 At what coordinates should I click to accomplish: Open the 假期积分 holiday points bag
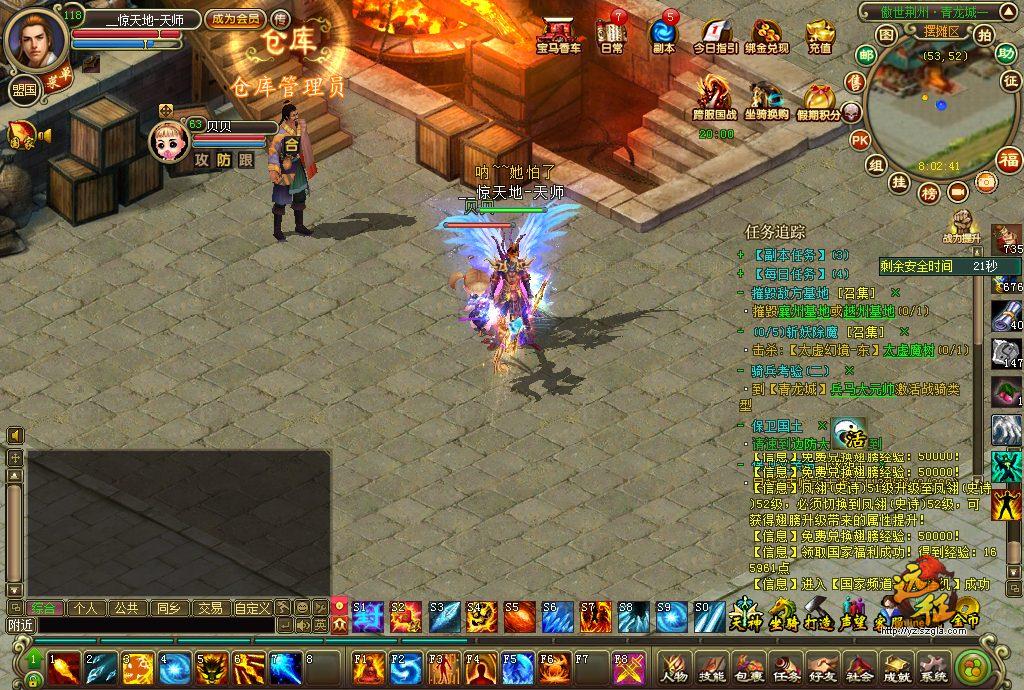pos(819,102)
